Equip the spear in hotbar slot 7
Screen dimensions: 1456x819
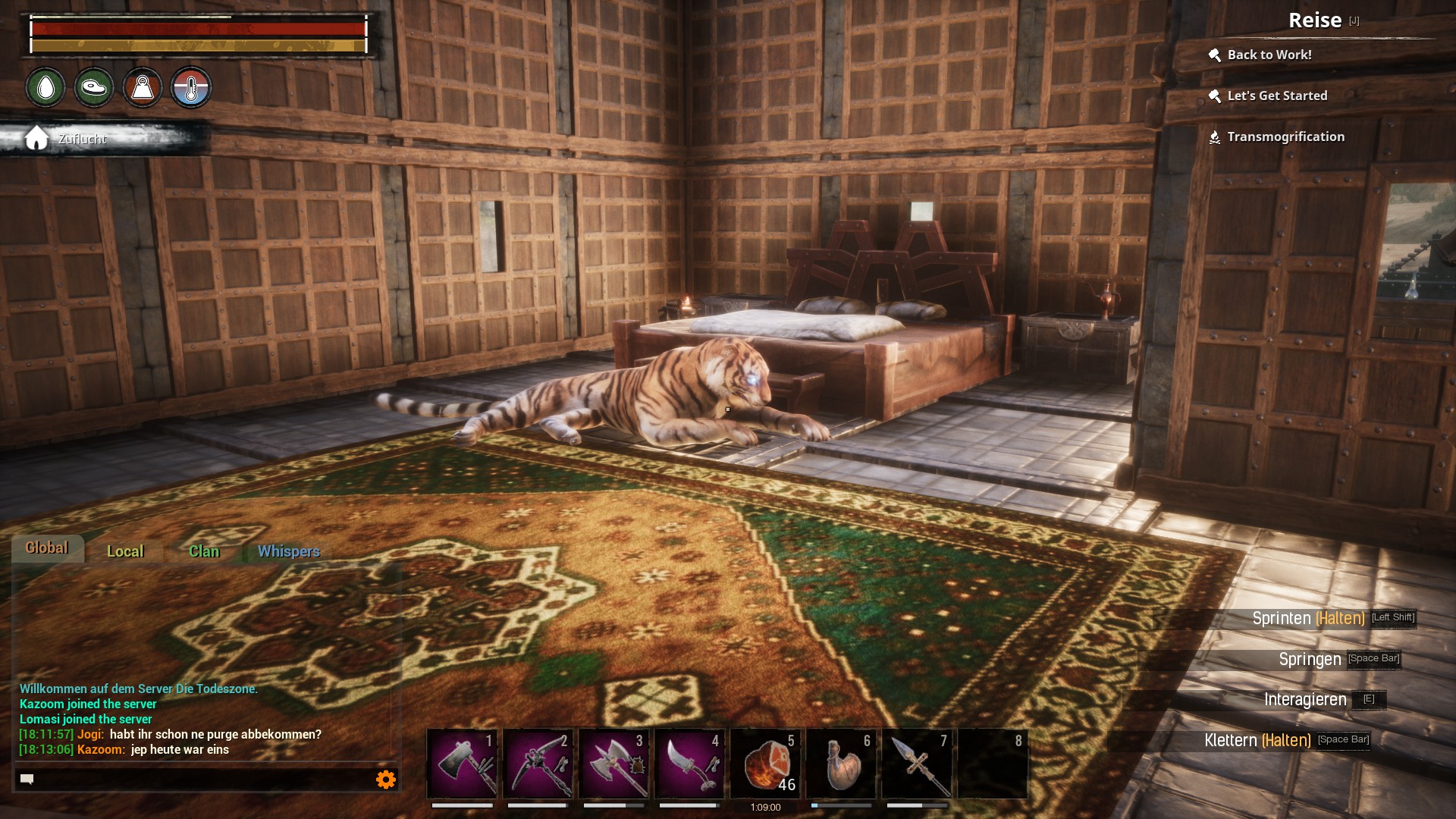pyautogui.click(x=917, y=764)
